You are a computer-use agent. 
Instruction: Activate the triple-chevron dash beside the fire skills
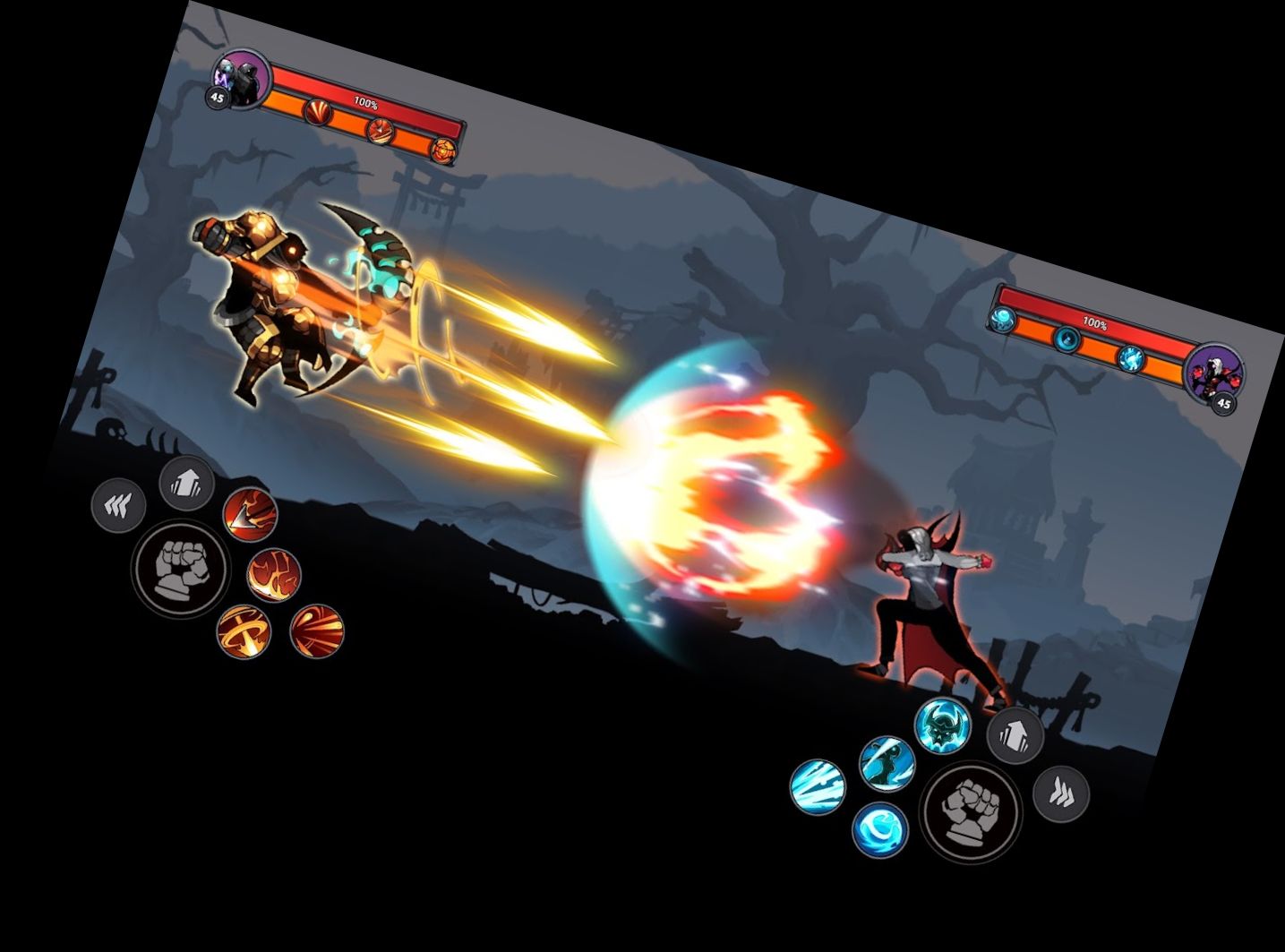[118, 507]
